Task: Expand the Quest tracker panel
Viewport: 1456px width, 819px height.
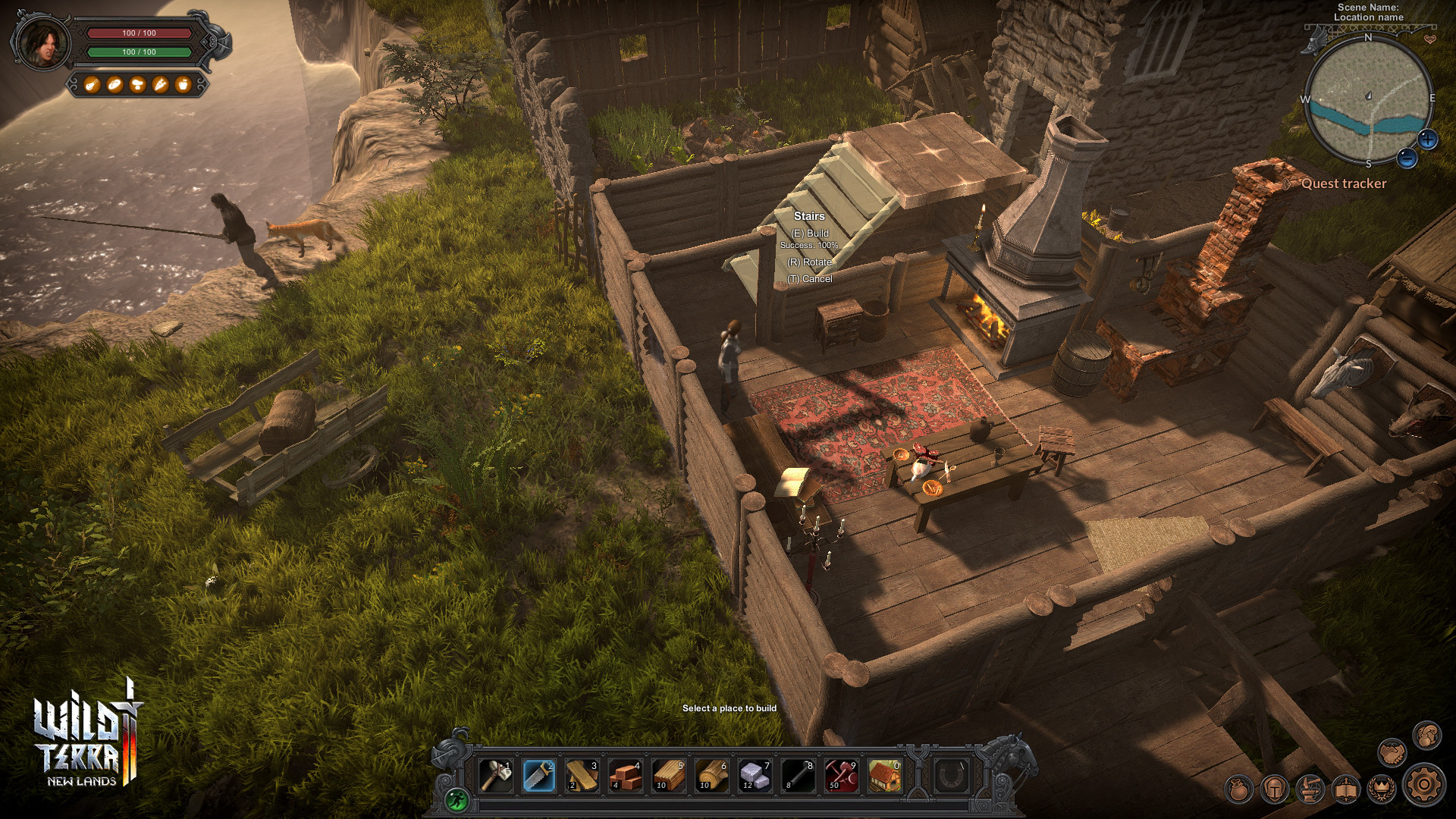Action: (1344, 184)
